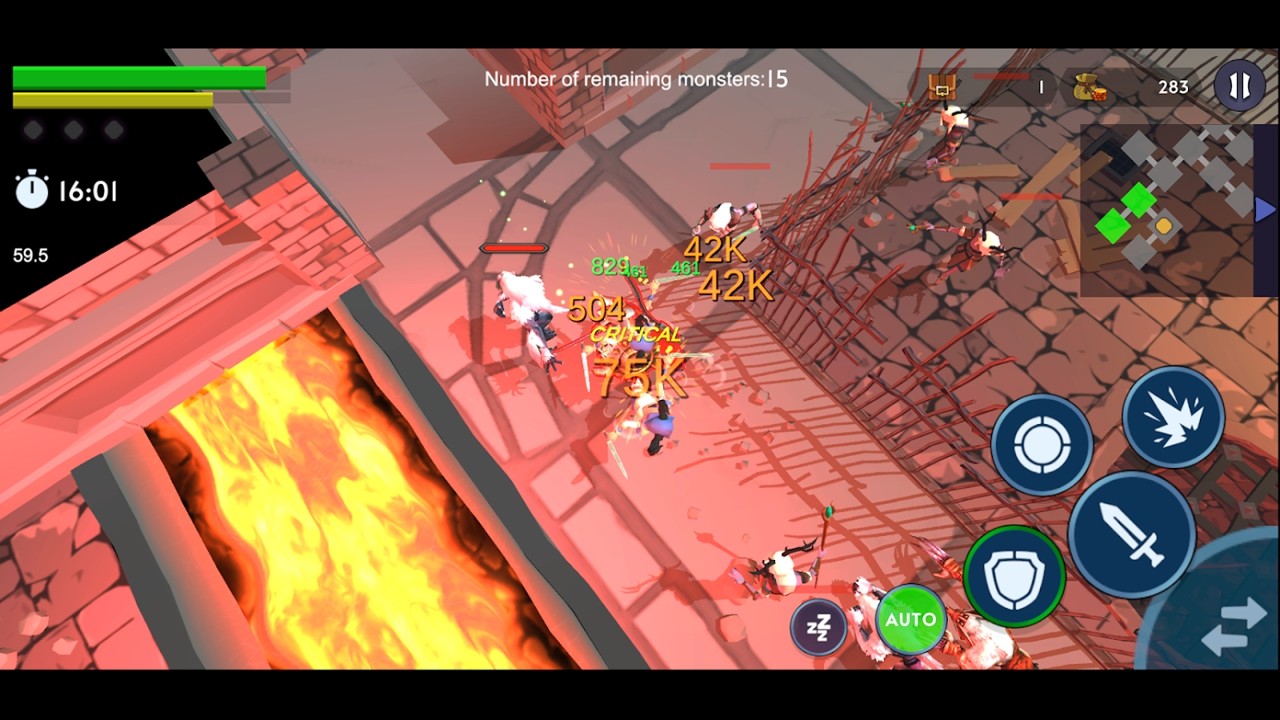Screen dimensions: 1280x720
Task: Click the swap arrows button
Action: pyautogui.click(x=1234, y=628)
